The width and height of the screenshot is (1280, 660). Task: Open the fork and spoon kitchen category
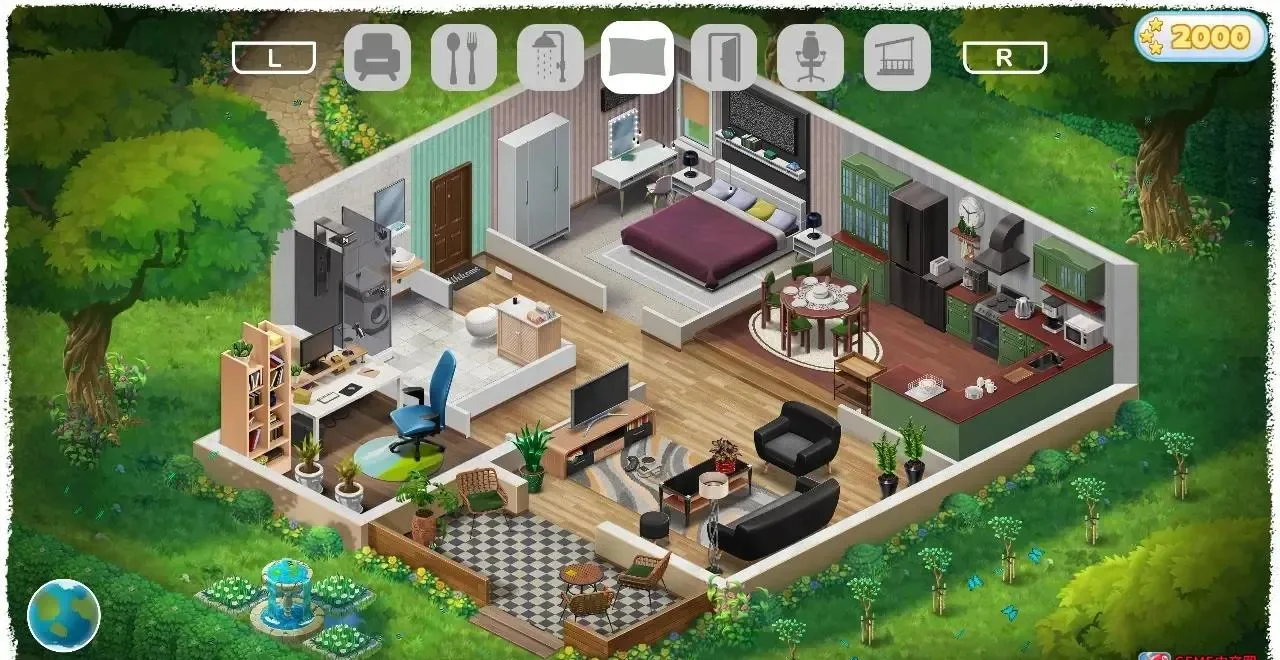click(x=463, y=58)
